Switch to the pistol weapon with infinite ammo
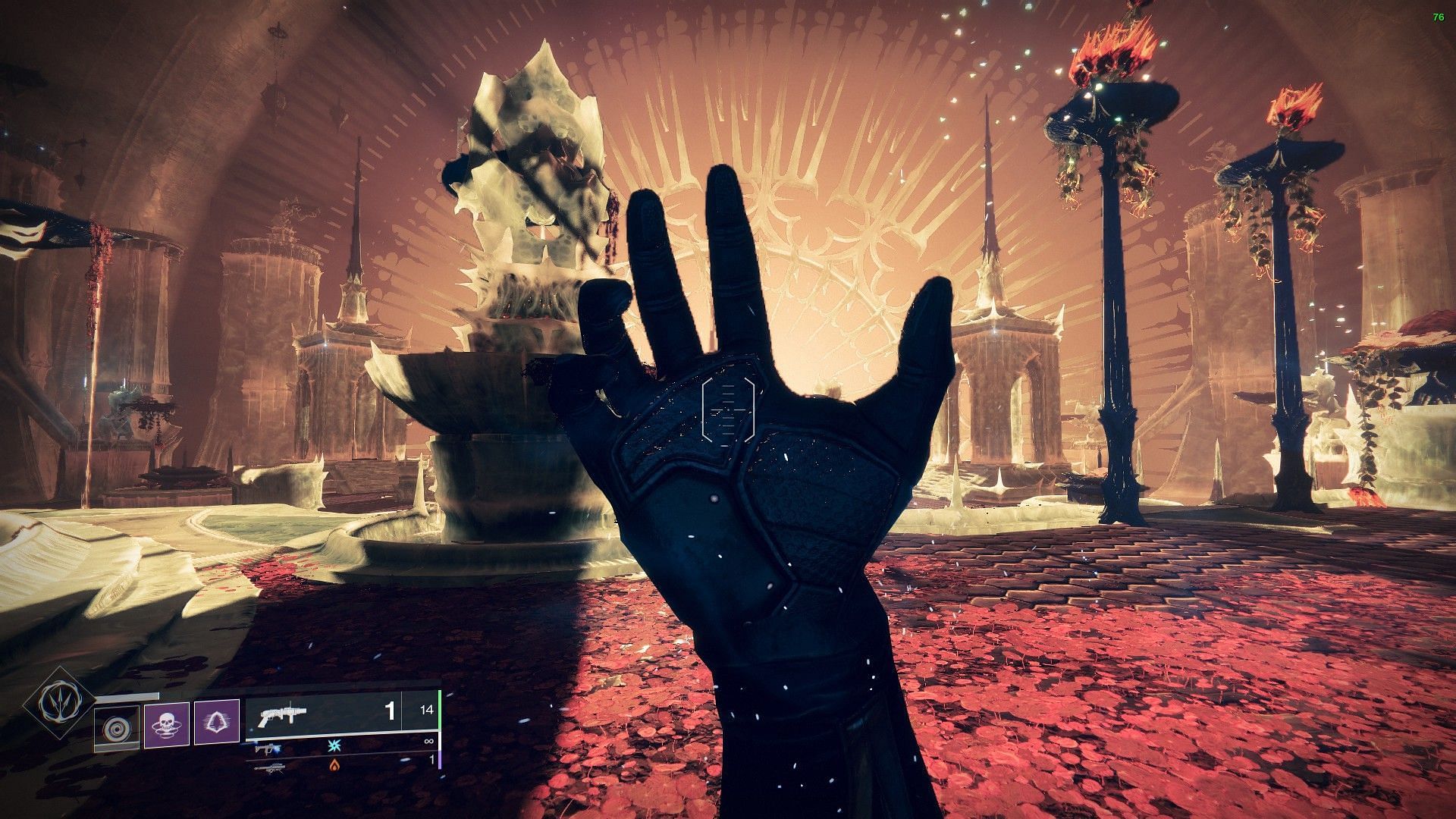The width and height of the screenshot is (1456, 819). [267, 749]
